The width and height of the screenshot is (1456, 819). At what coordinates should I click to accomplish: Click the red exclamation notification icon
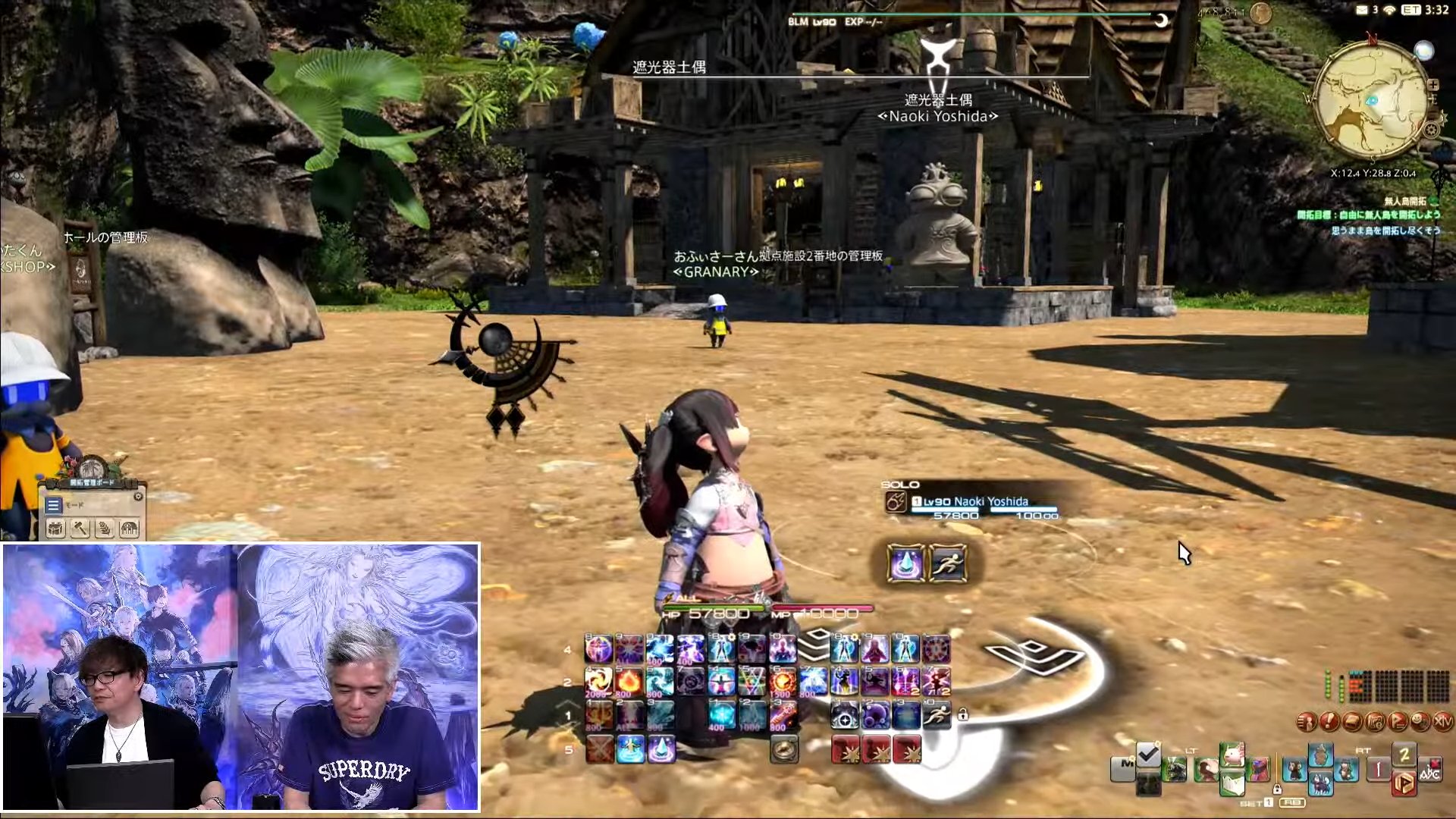1329,722
